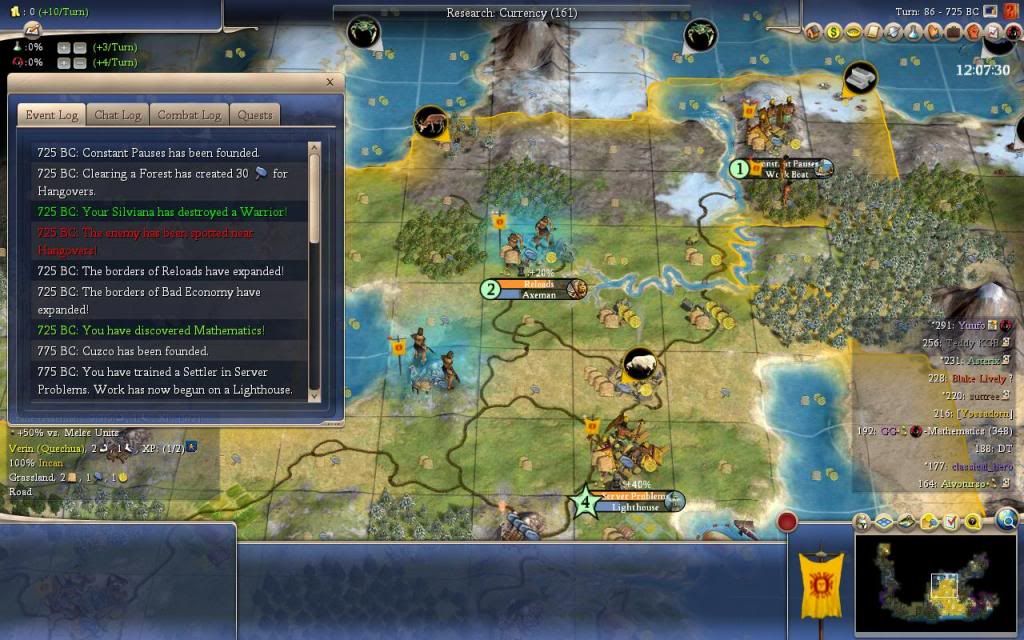Open the Combat Log tab
The width and height of the screenshot is (1024, 640).
click(189, 115)
